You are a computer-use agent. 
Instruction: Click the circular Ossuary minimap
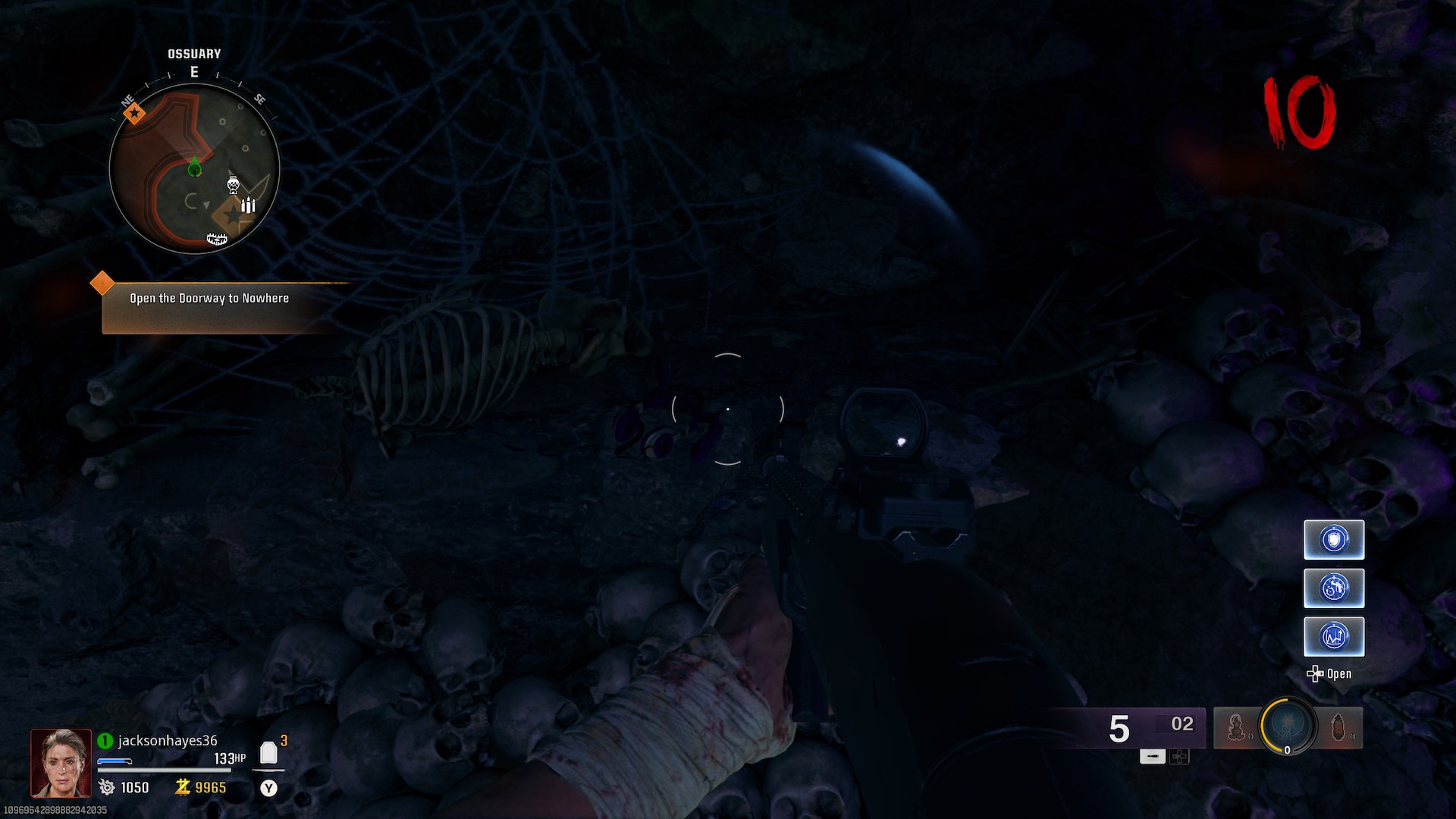point(194,168)
